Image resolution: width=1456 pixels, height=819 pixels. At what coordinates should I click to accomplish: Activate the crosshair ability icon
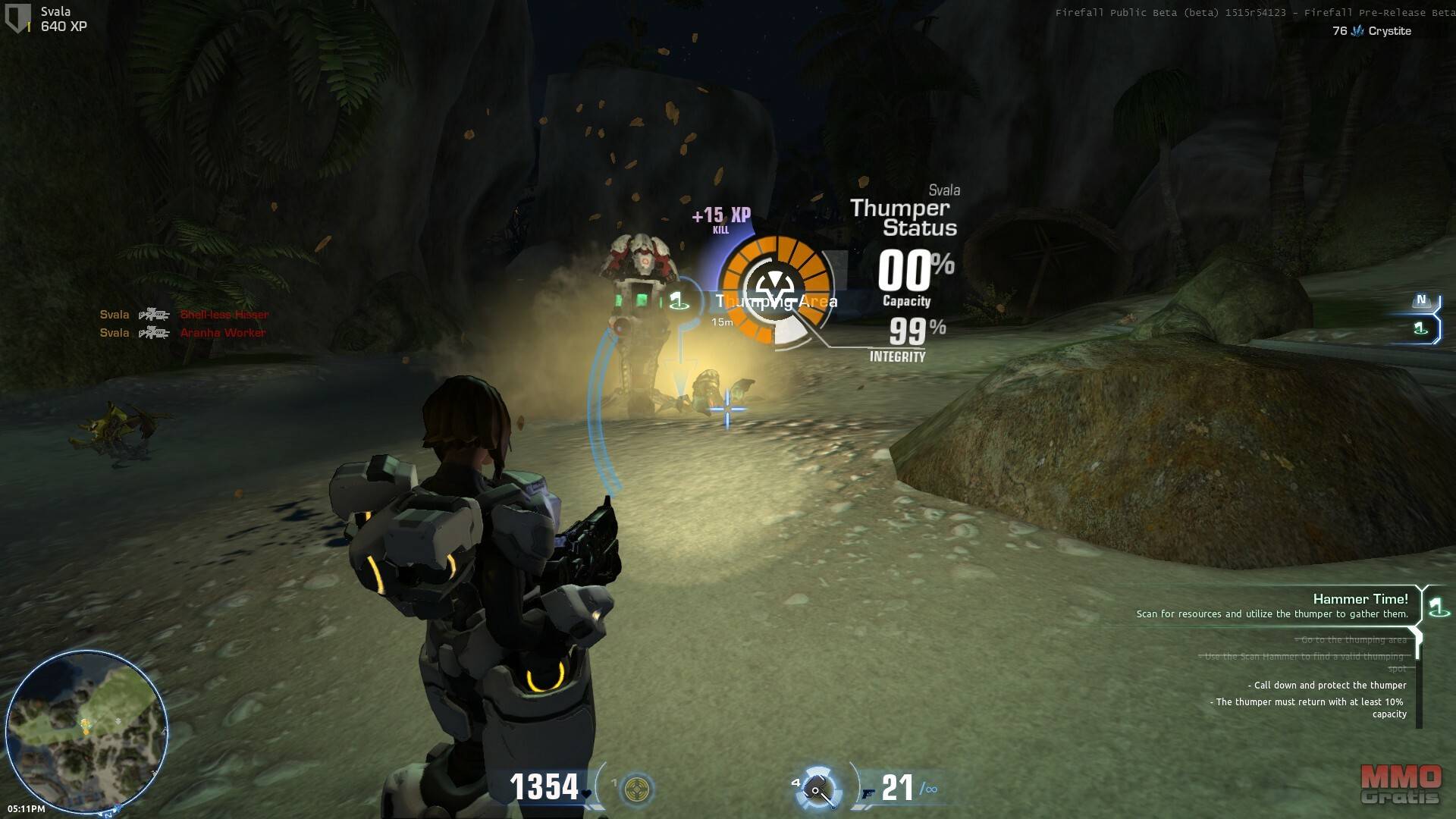(637, 789)
